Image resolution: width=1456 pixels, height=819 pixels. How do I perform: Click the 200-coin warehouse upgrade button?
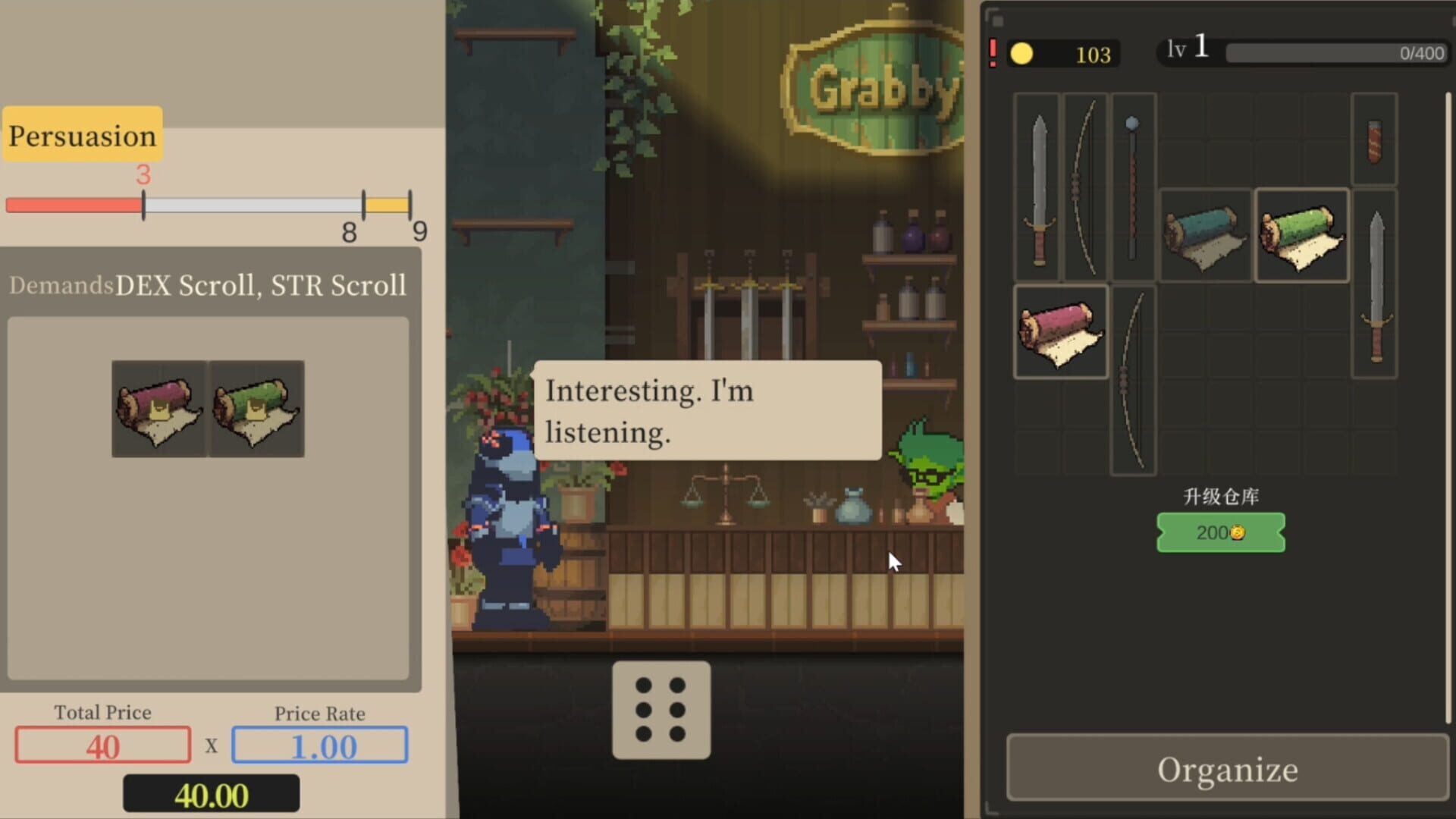(1219, 532)
